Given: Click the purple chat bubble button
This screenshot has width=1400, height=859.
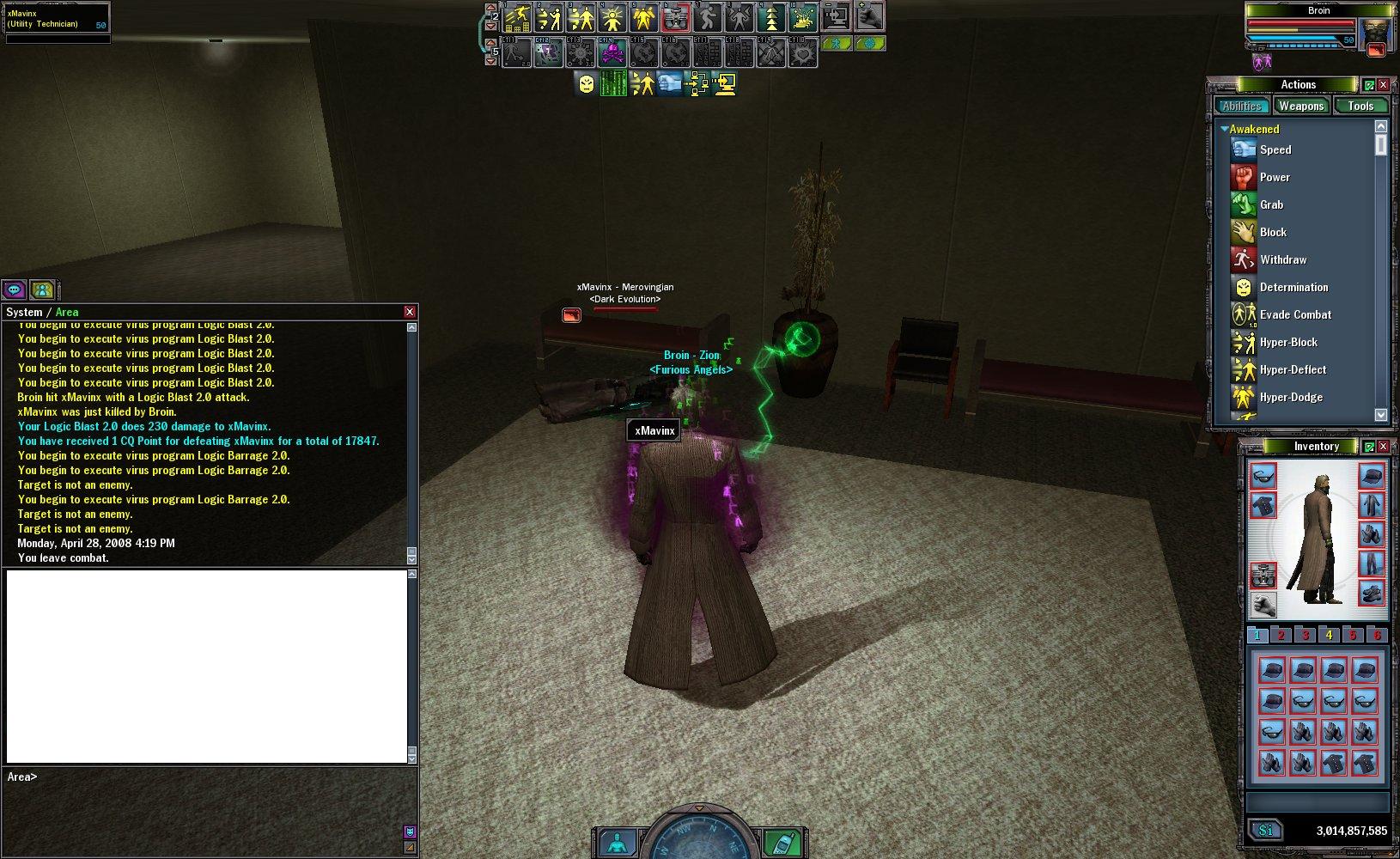Looking at the screenshot, I should (x=14, y=289).
